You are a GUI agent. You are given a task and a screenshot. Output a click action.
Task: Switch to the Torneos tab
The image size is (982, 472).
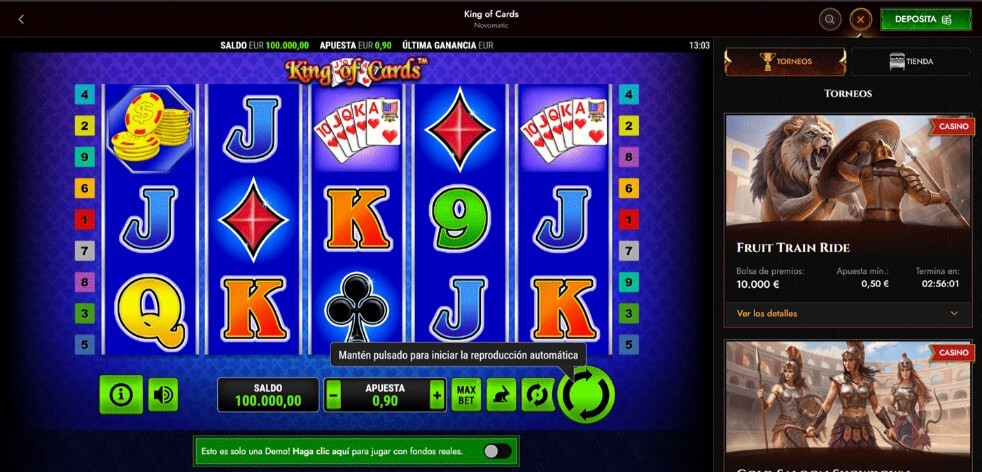point(786,62)
